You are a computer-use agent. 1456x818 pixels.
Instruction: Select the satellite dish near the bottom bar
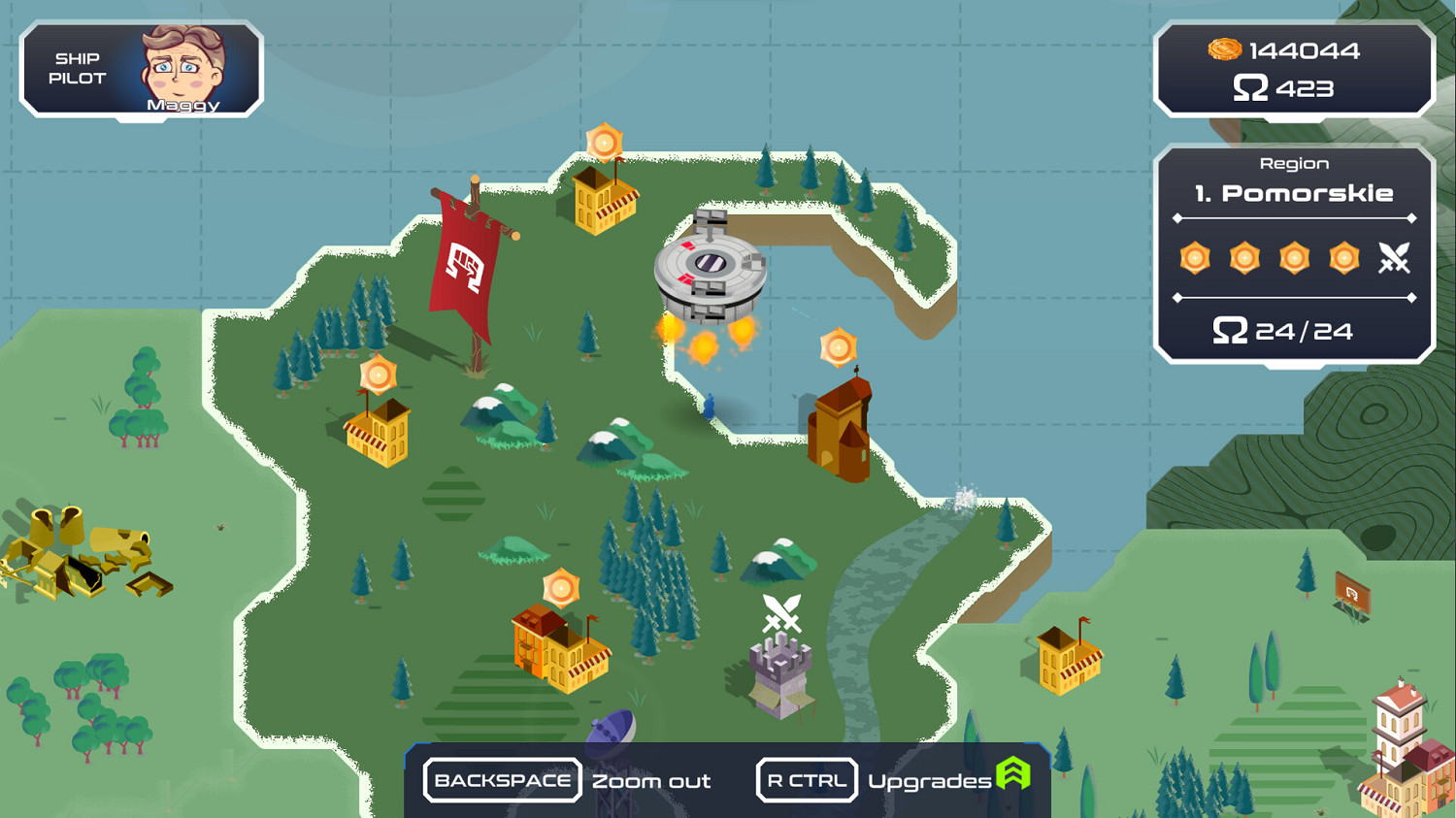point(610,726)
